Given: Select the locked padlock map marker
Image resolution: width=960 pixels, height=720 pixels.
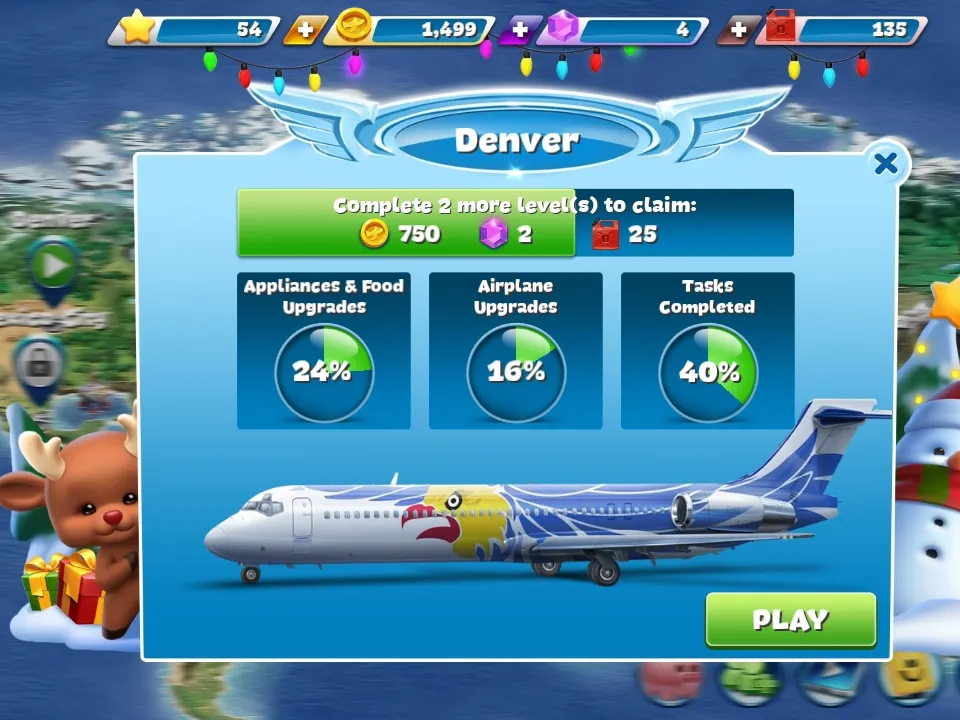Looking at the screenshot, I should (x=39, y=365).
